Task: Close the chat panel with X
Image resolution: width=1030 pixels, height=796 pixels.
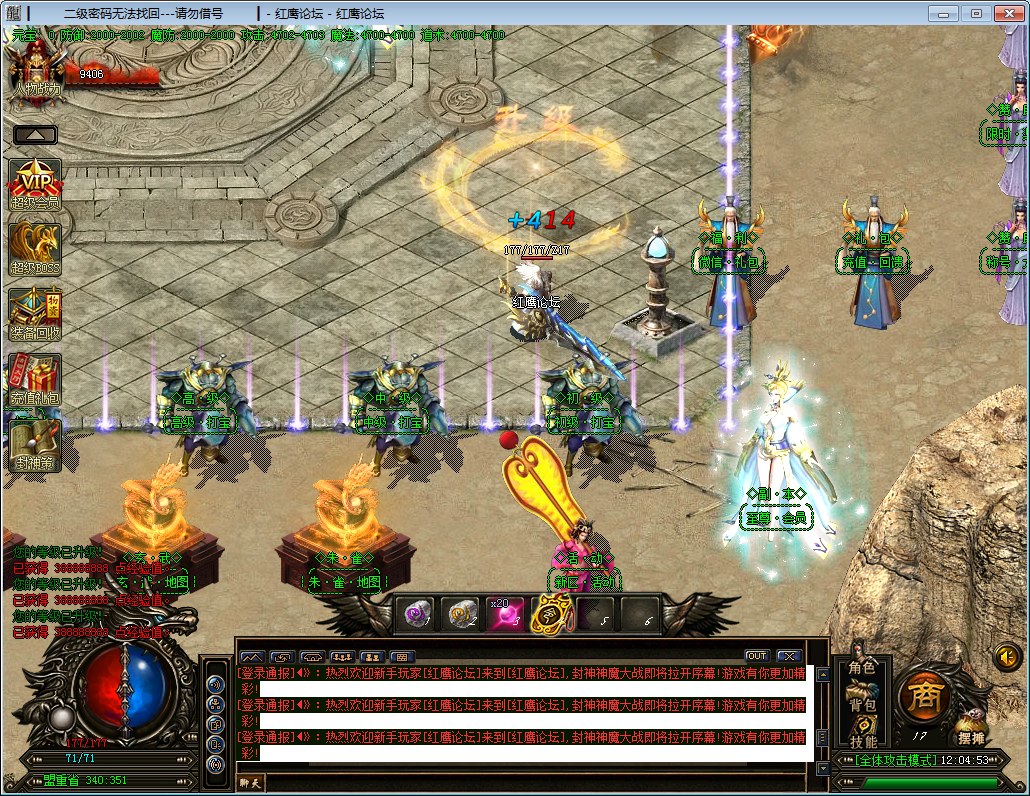Action: tap(789, 656)
